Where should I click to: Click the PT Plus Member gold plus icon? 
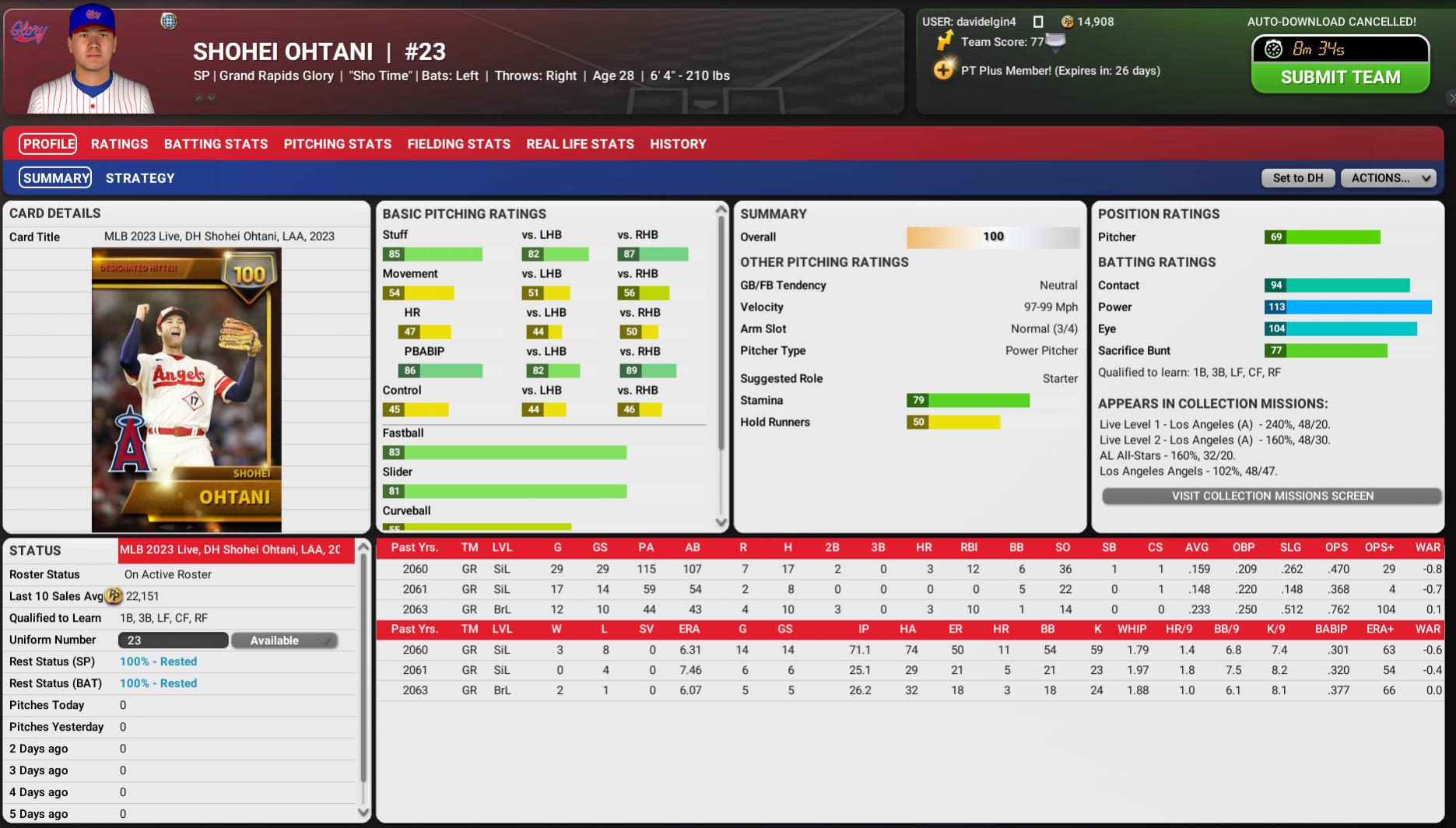tap(943, 71)
